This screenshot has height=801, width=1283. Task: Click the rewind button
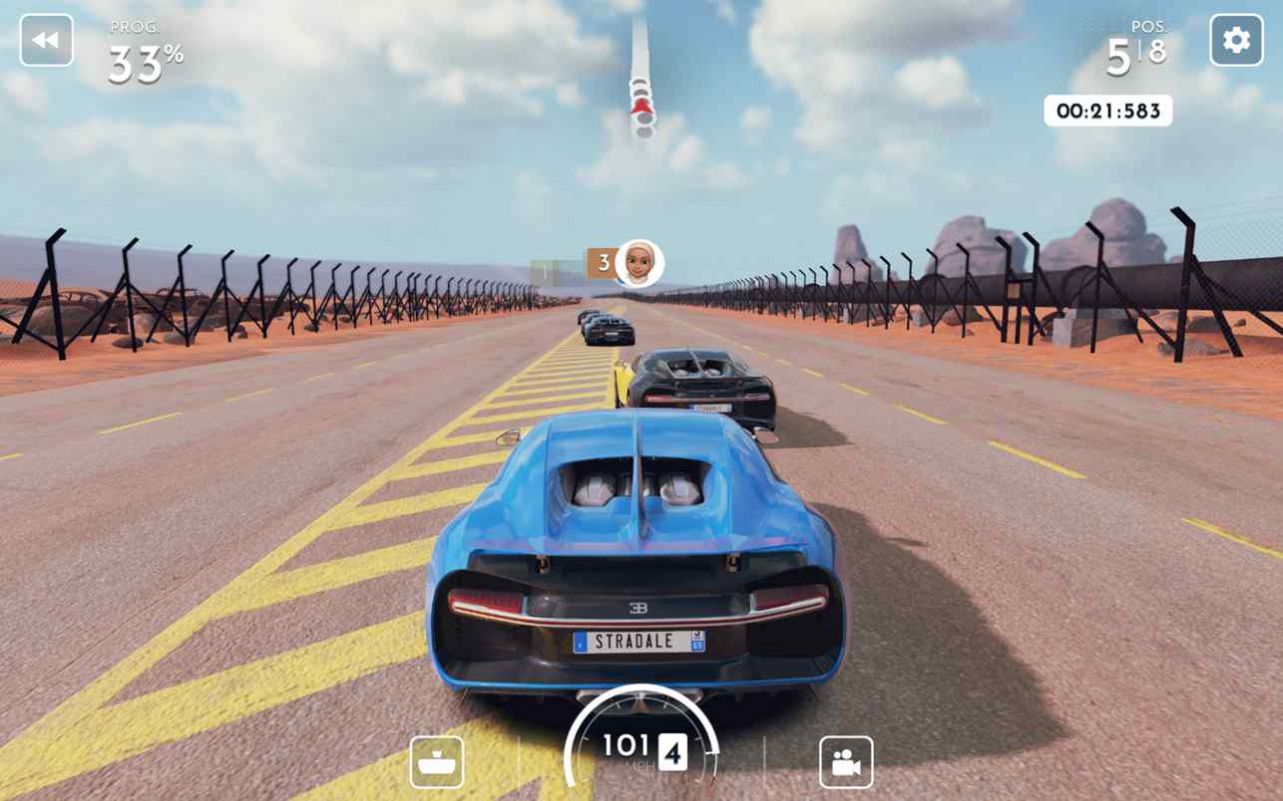tap(46, 40)
